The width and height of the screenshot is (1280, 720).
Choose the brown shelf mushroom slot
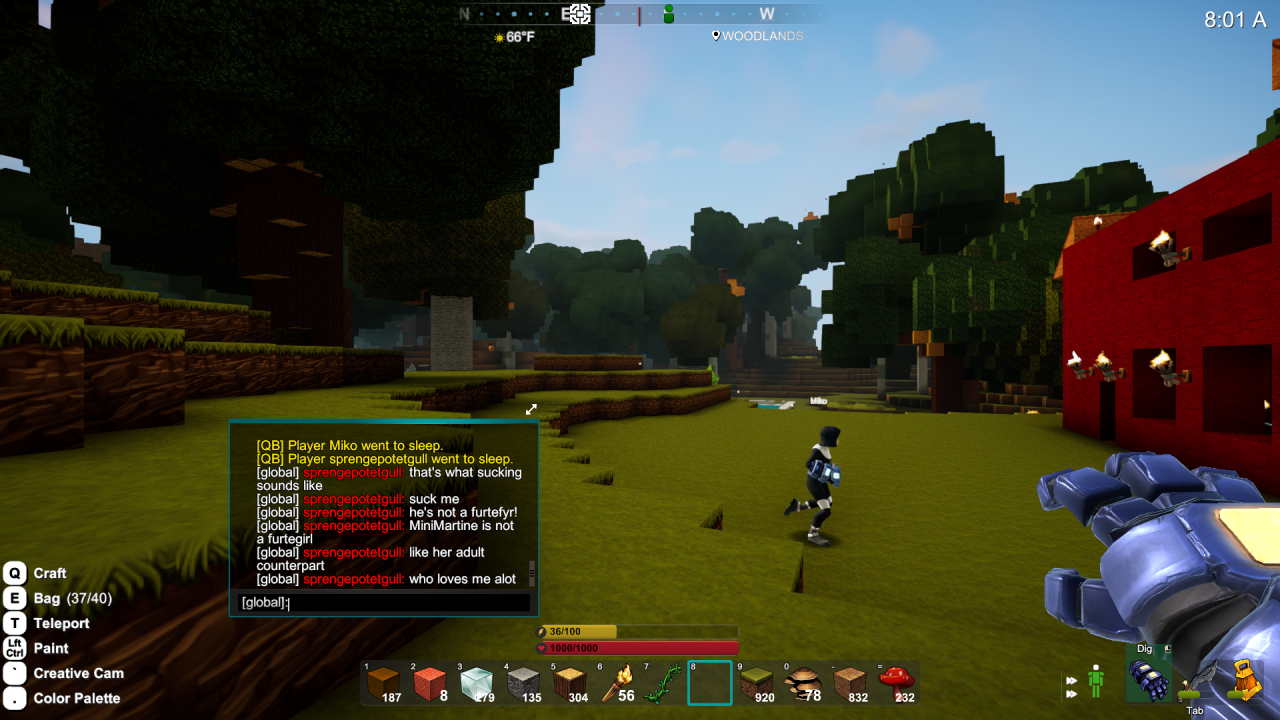(803, 683)
